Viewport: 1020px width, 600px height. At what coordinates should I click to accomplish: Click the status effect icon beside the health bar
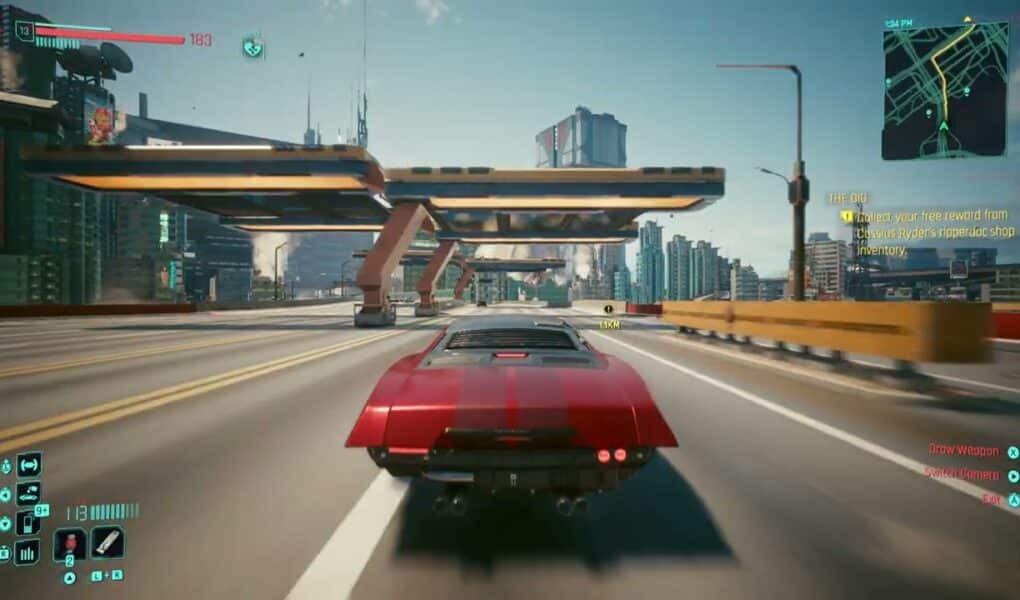tap(253, 45)
